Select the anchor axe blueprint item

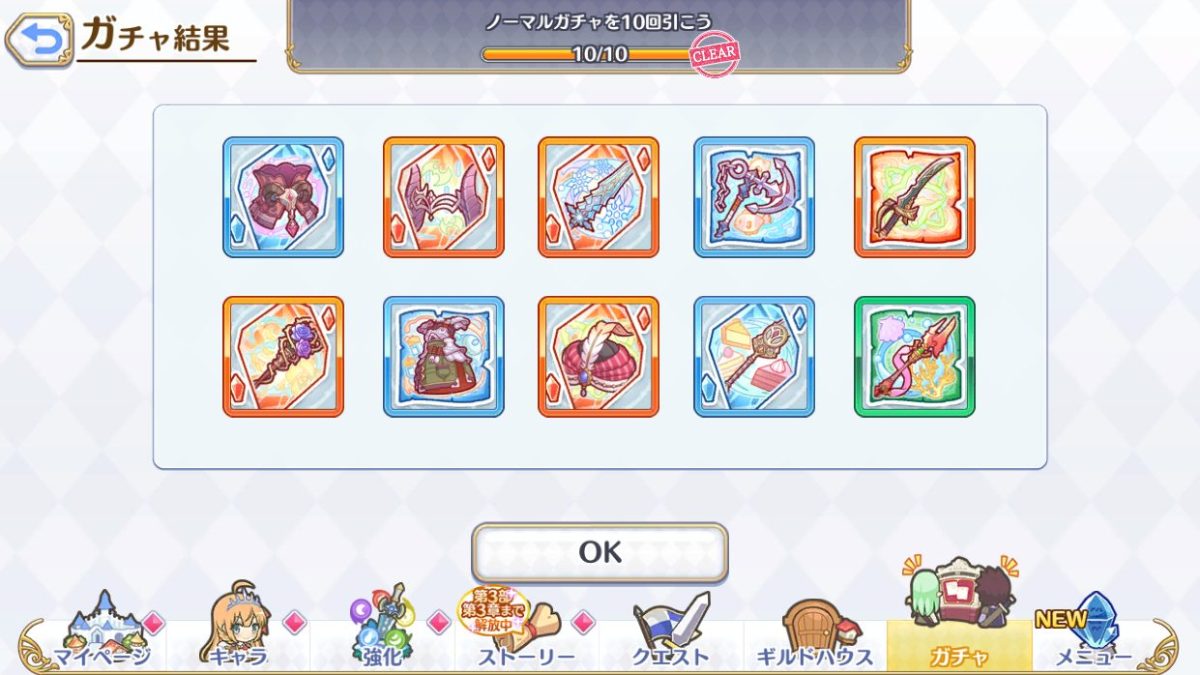[x=754, y=197]
